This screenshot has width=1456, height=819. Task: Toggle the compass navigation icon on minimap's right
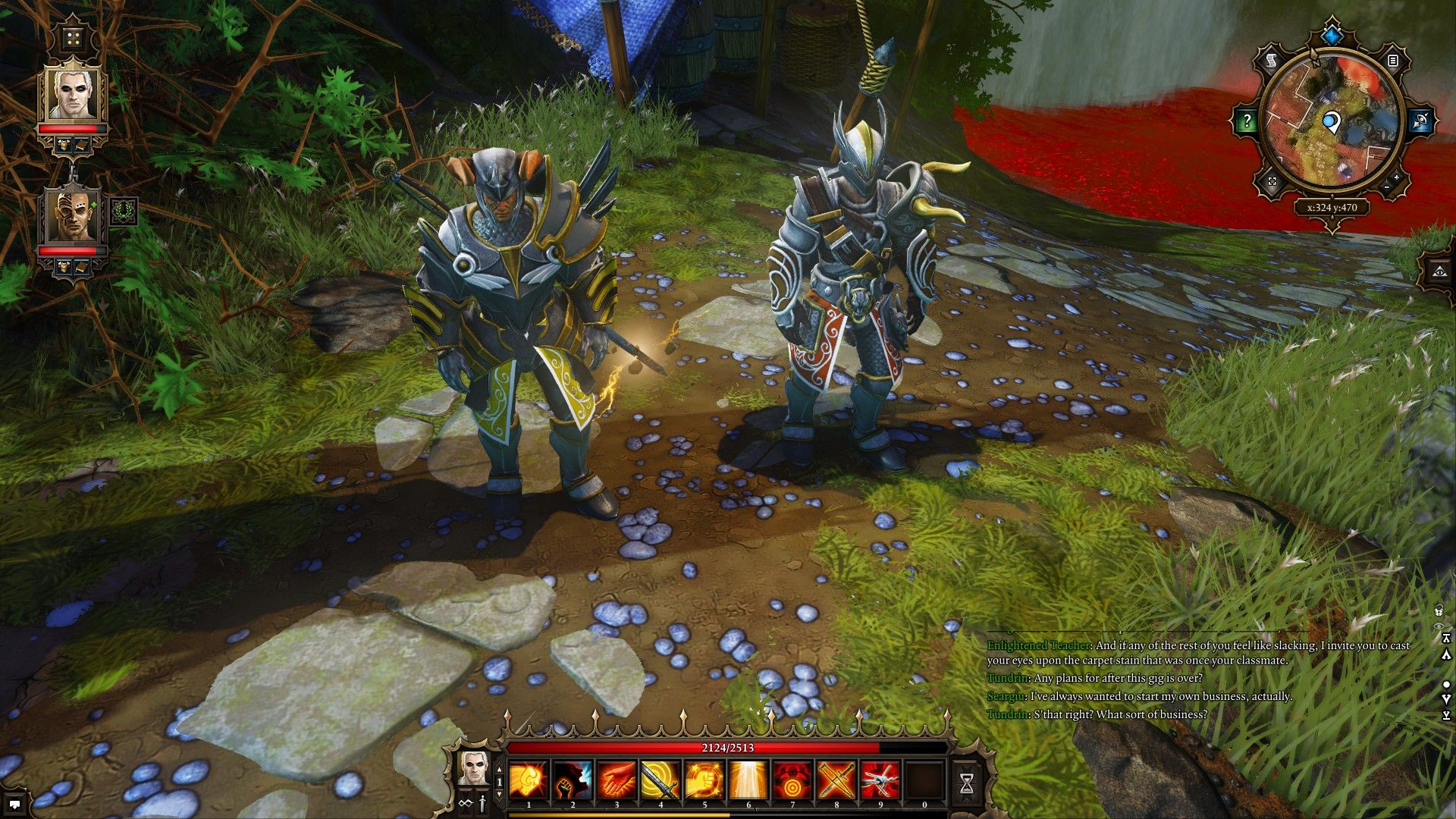pyautogui.click(x=1421, y=121)
